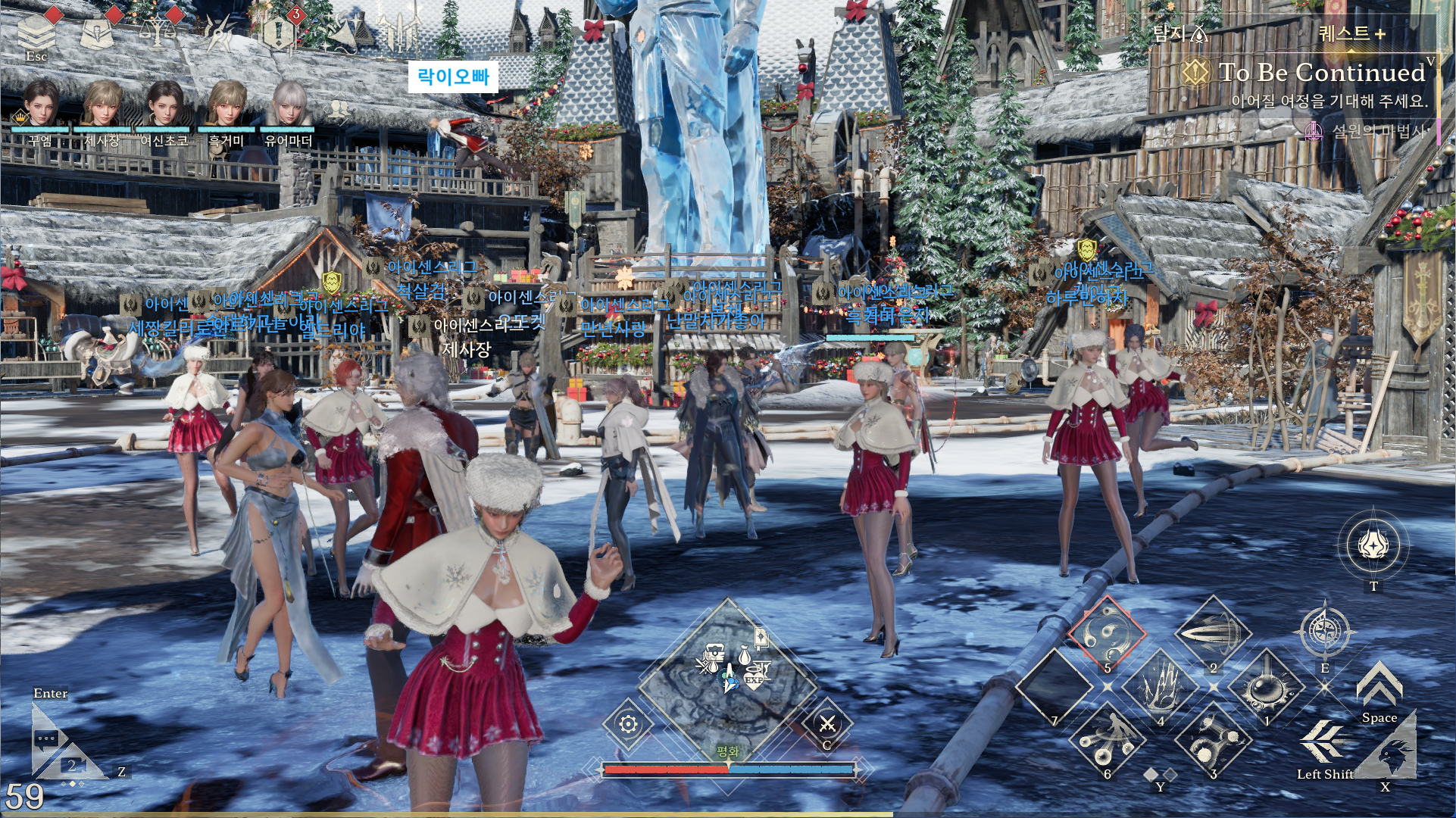This screenshot has height=818, width=1456.
Task: Click the shuriken star icon
Action: point(220,32)
